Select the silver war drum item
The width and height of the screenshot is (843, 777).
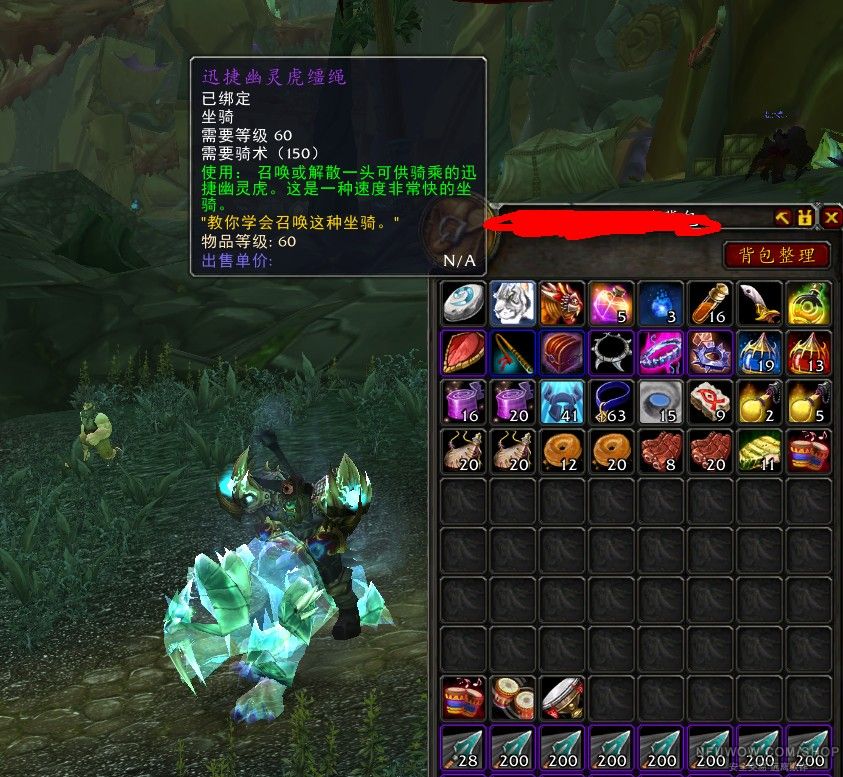pos(563,698)
